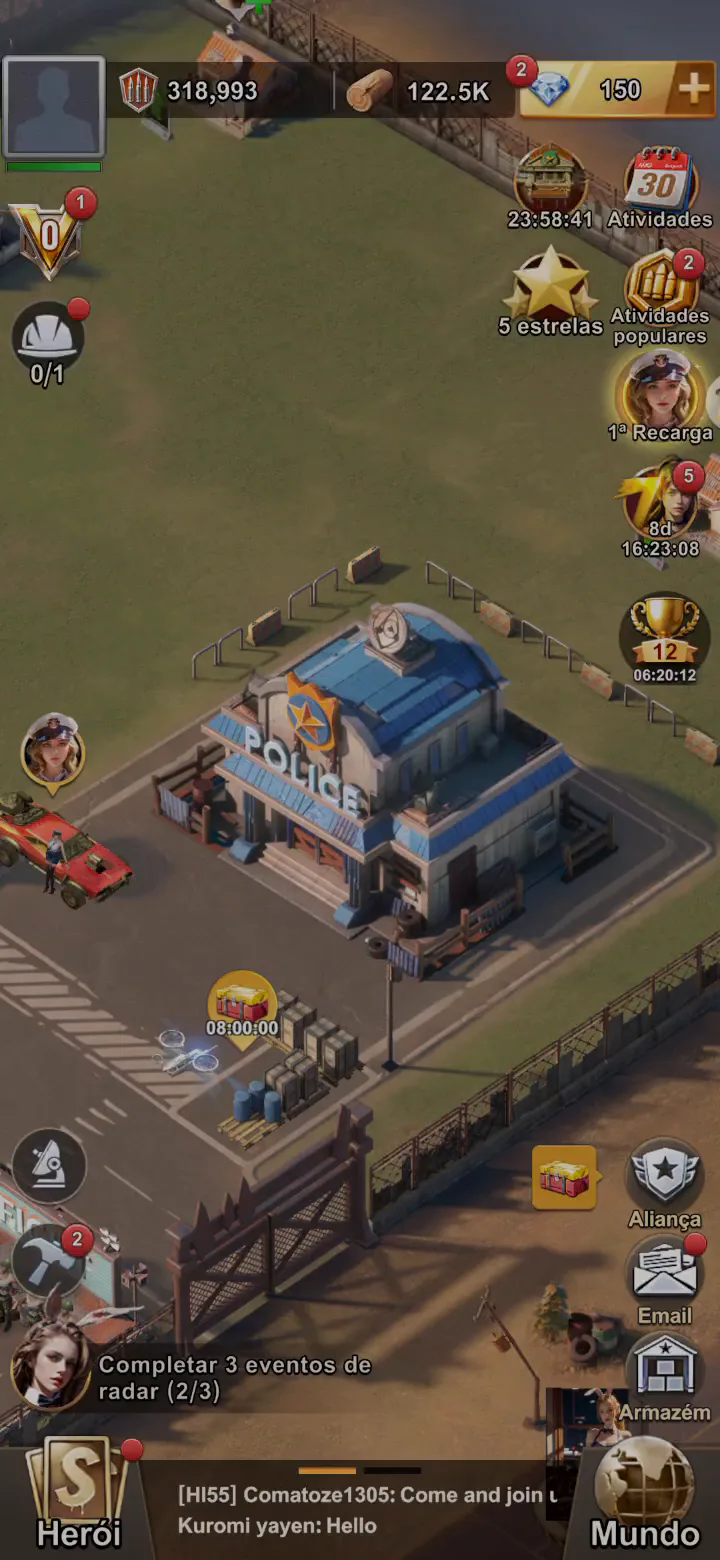Open the hero event with 8d timer
This screenshot has height=1560, width=720.
(660, 500)
